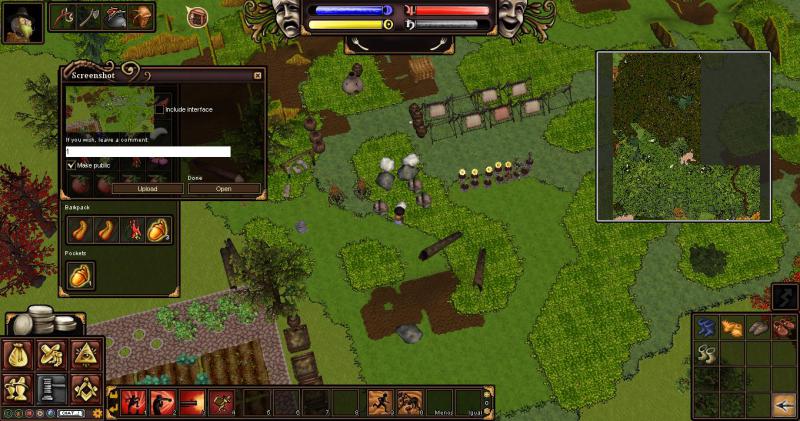Open the all-seeing eye pyramid menu
Screen dimensions: 800x421
pyautogui.click(x=83, y=355)
